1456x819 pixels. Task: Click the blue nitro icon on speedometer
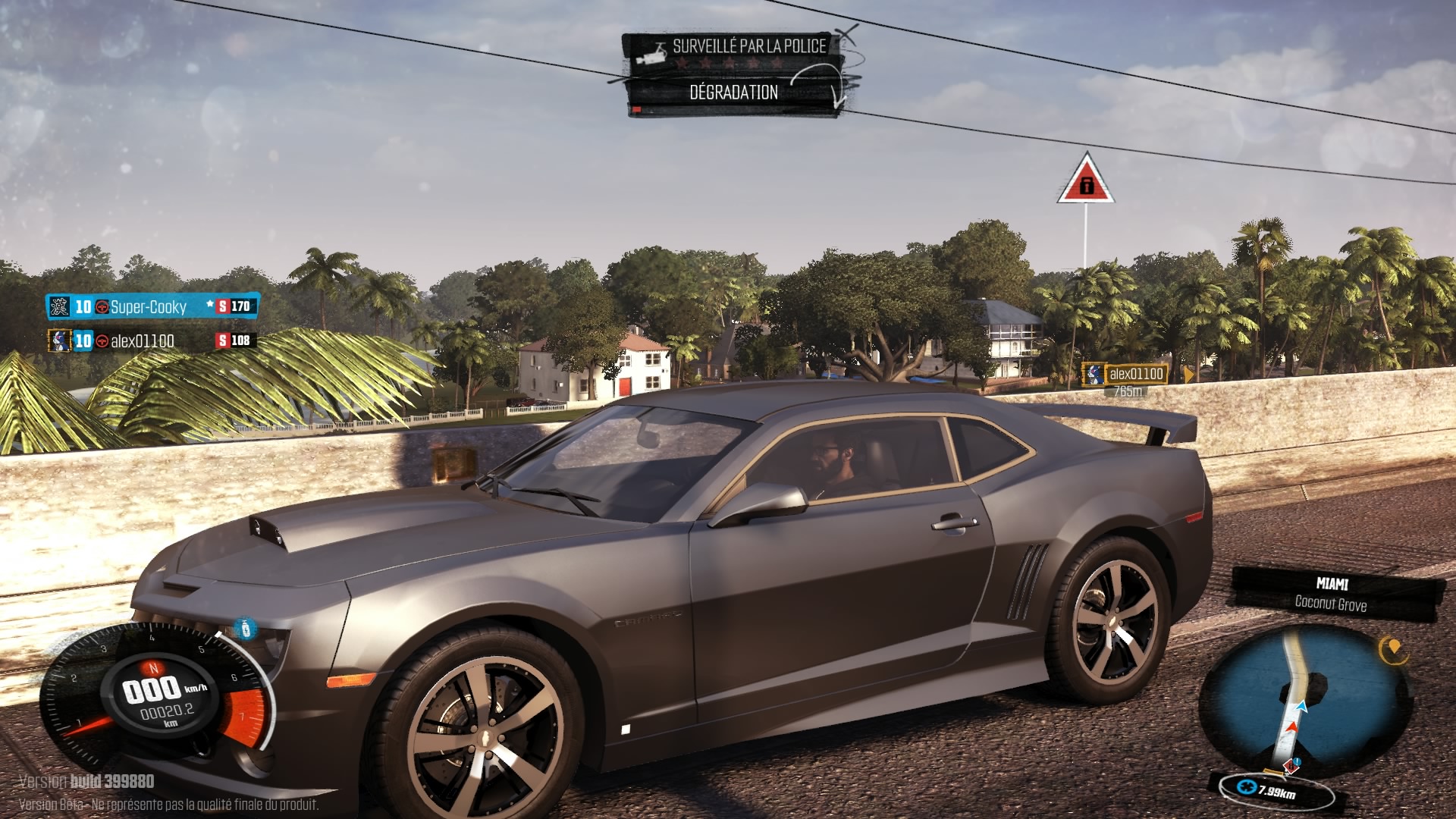click(245, 629)
